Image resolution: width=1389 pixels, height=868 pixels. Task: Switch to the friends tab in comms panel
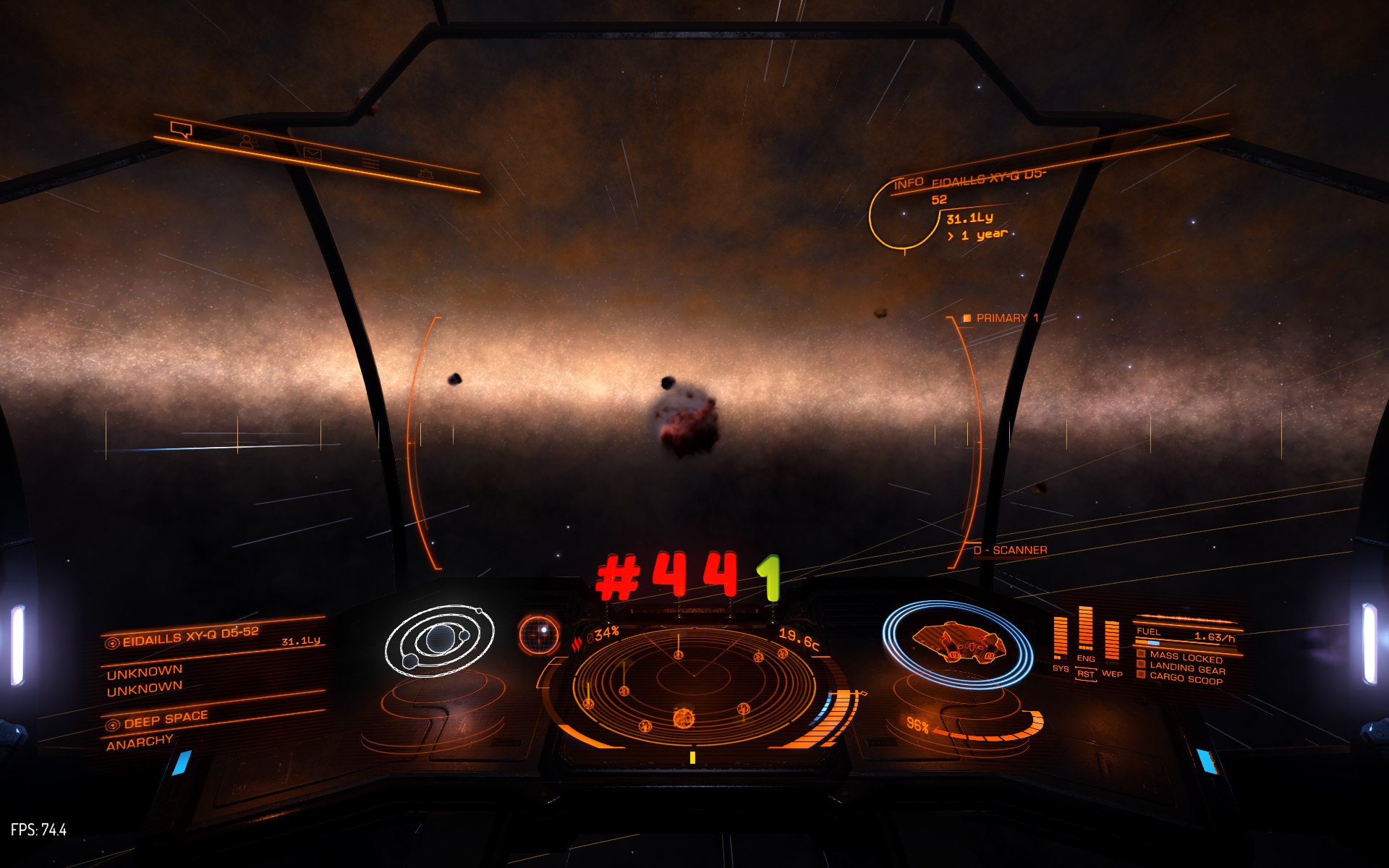pyautogui.click(x=247, y=142)
